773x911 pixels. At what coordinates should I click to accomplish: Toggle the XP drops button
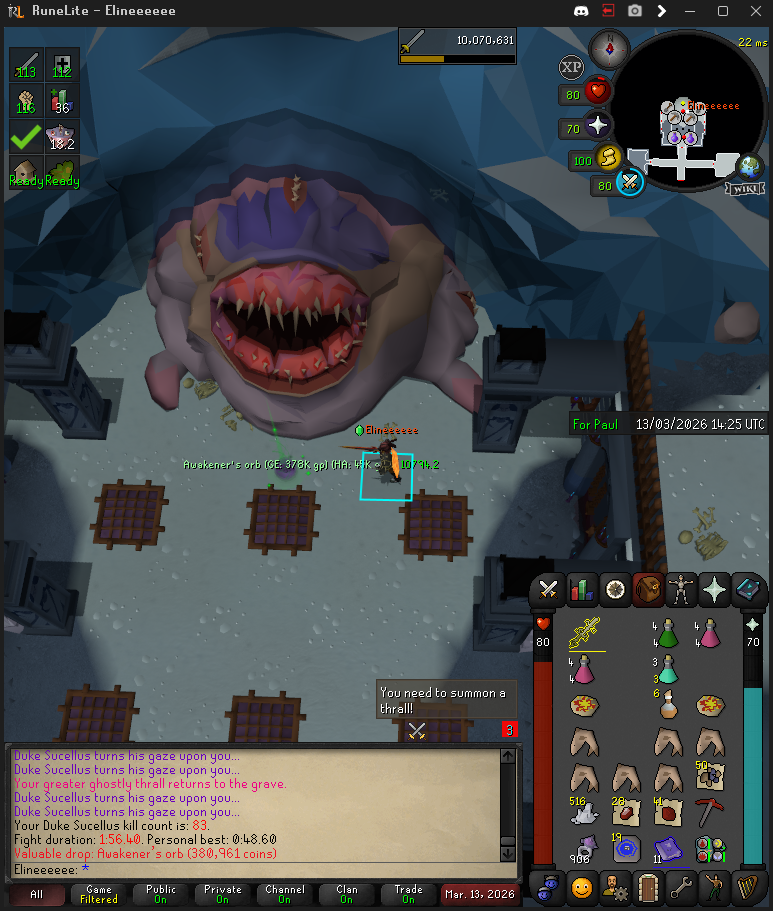(x=571, y=68)
